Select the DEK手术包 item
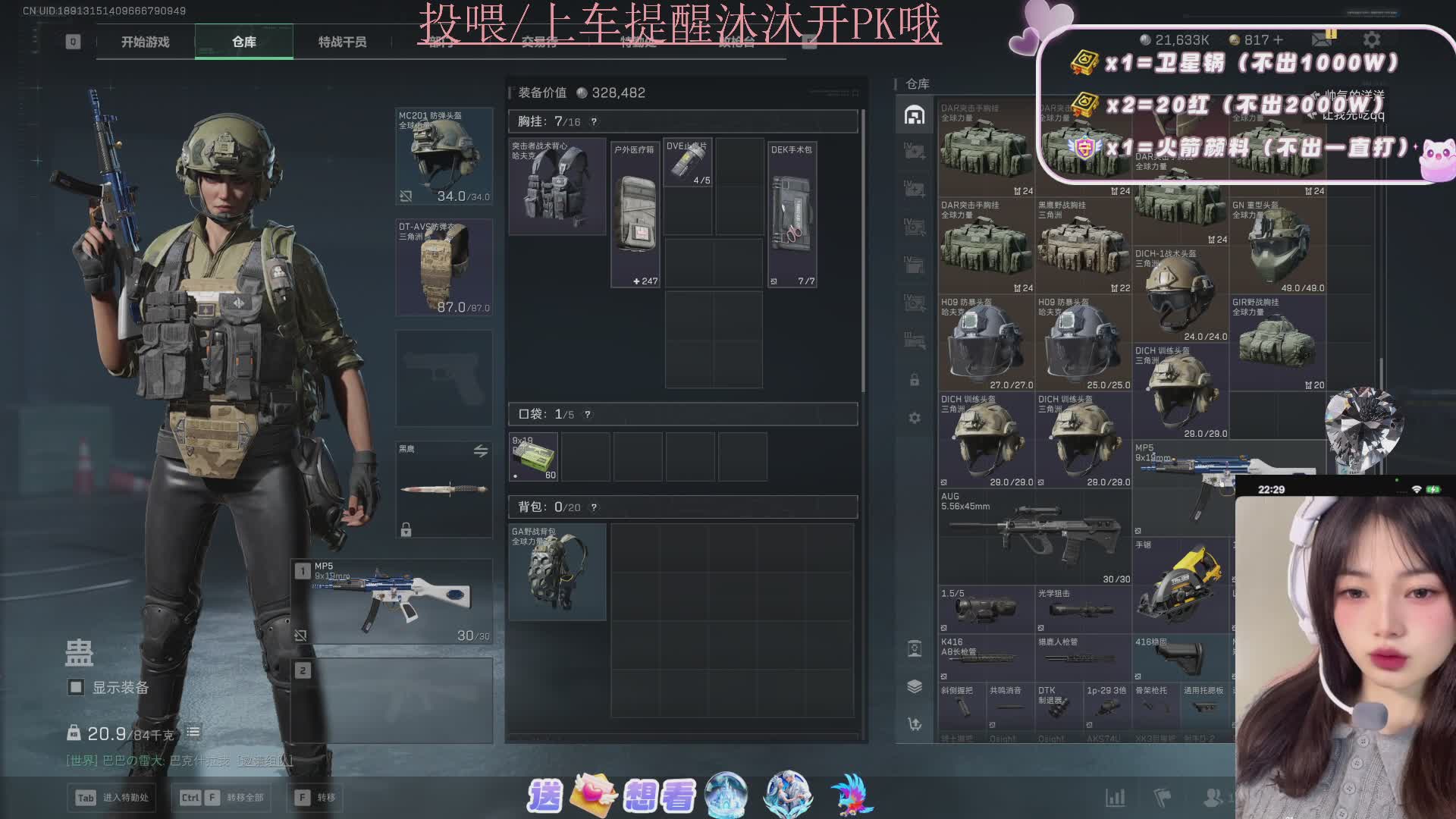Image resolution: width=1456 pixels, height=819 pixels. 792,214
